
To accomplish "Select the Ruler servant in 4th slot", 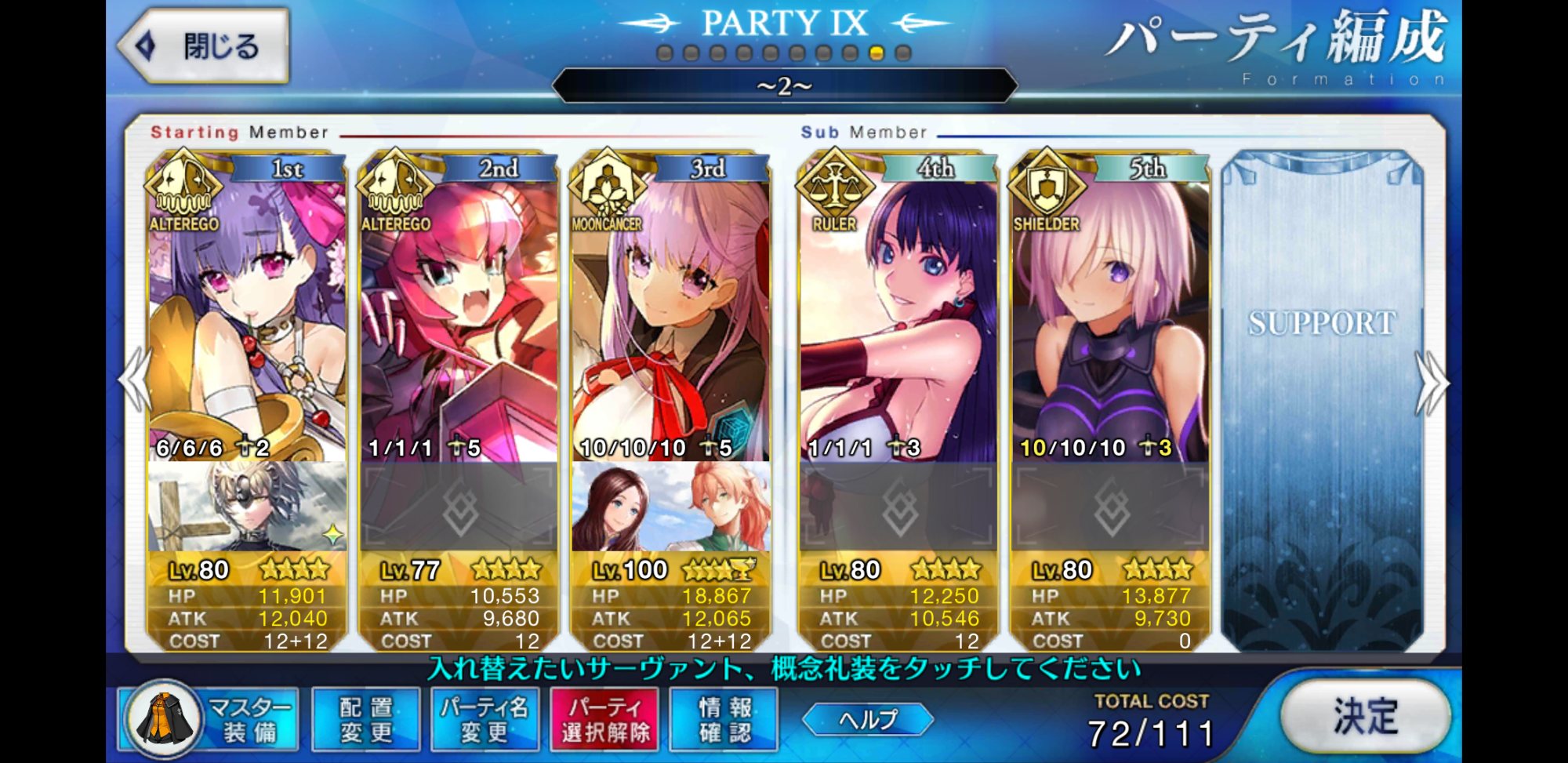I will coord(898,314).
